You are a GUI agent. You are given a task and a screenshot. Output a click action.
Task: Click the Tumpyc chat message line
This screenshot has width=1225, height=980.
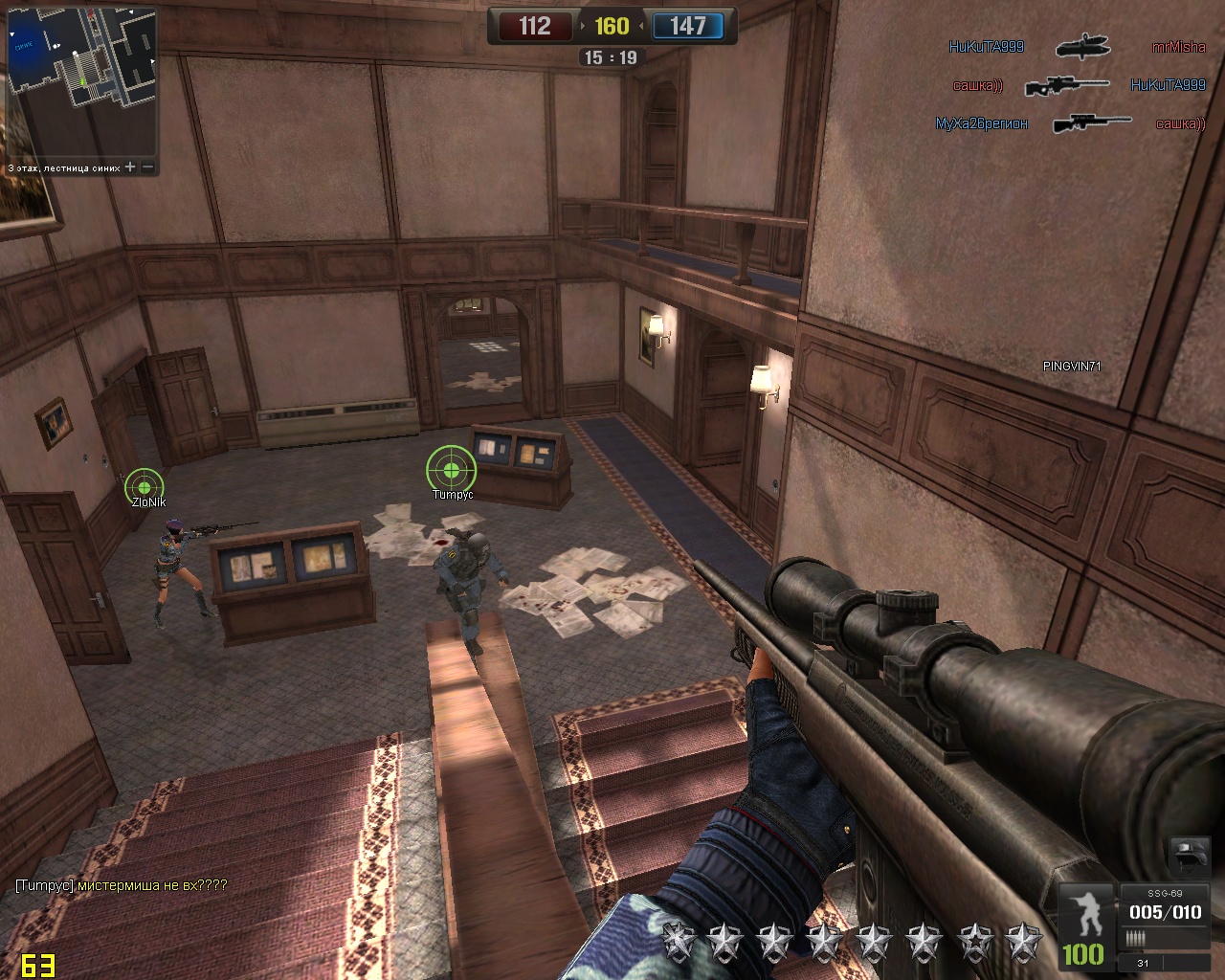coord(122,885)
